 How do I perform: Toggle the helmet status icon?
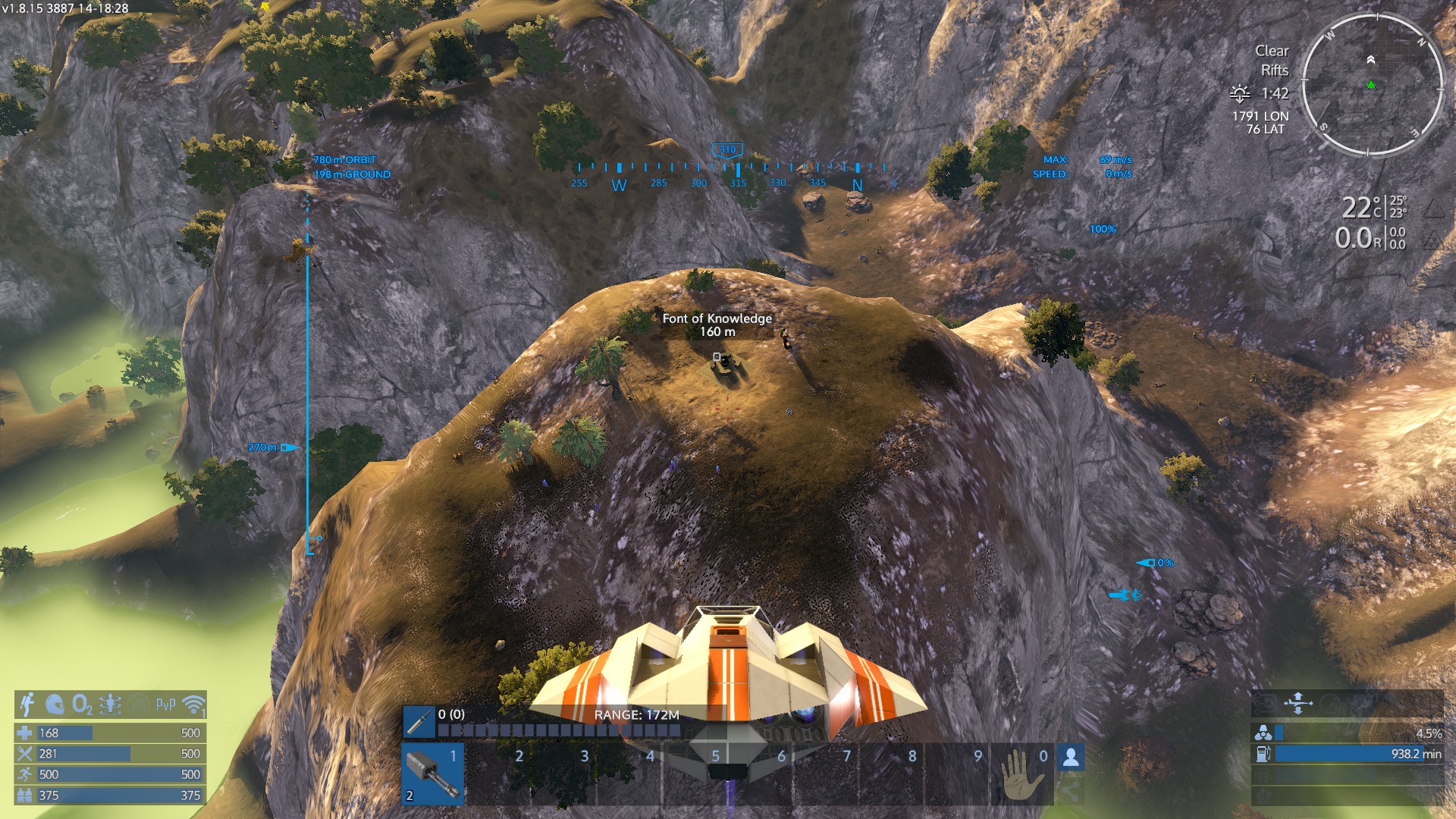coord(55,704)
